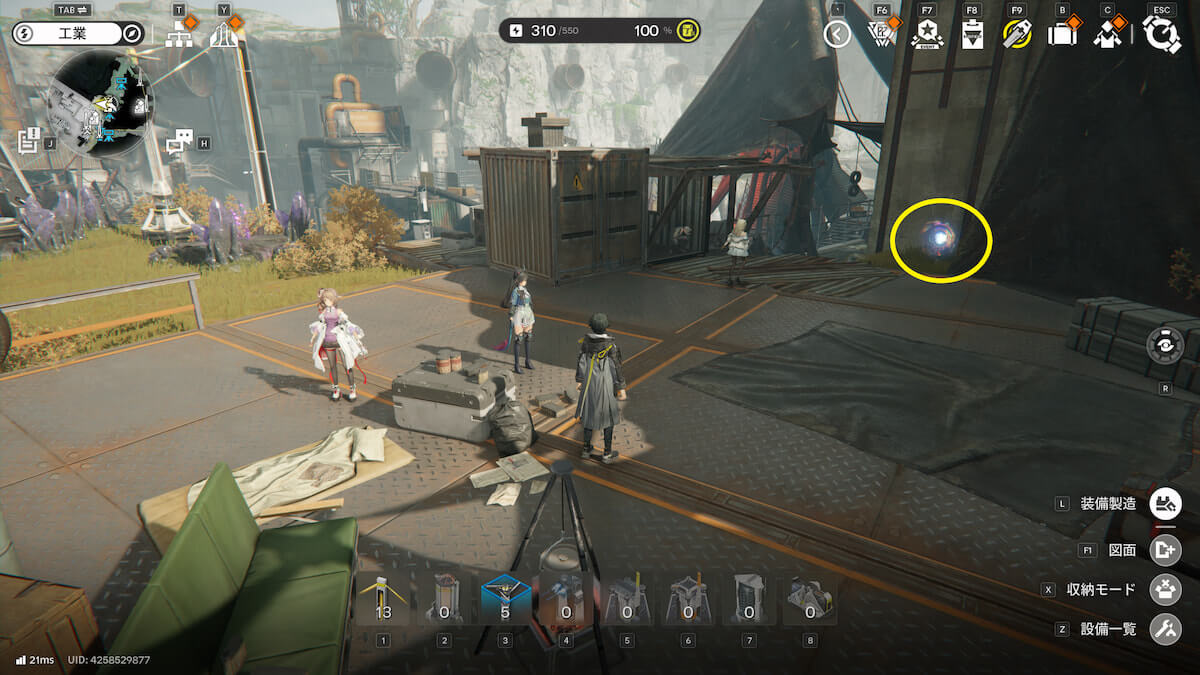Screen dimensions: 1200x675
Task: Click the eye-shaped camera icon on right edge
Action: pos(1165,345)
